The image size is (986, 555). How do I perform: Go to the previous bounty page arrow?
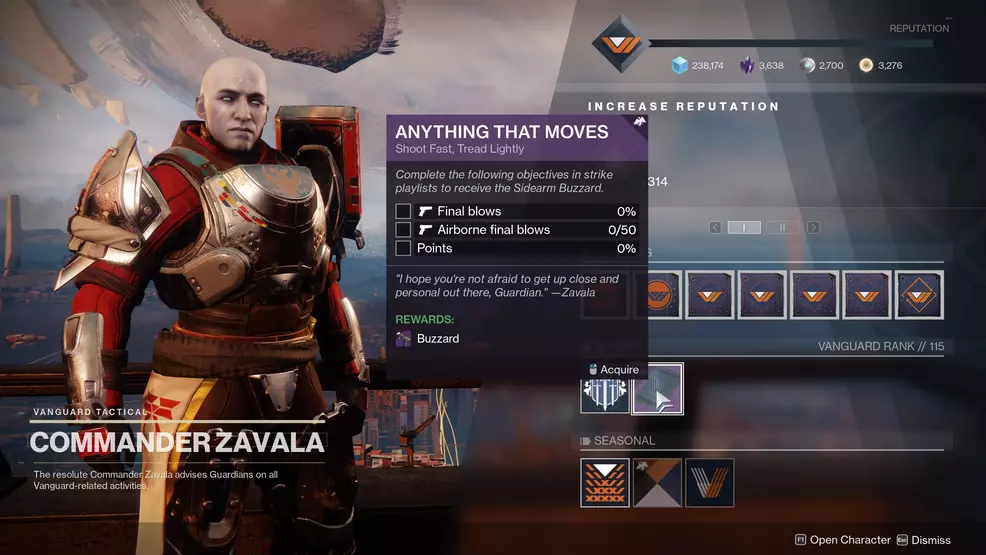[716, 228]
